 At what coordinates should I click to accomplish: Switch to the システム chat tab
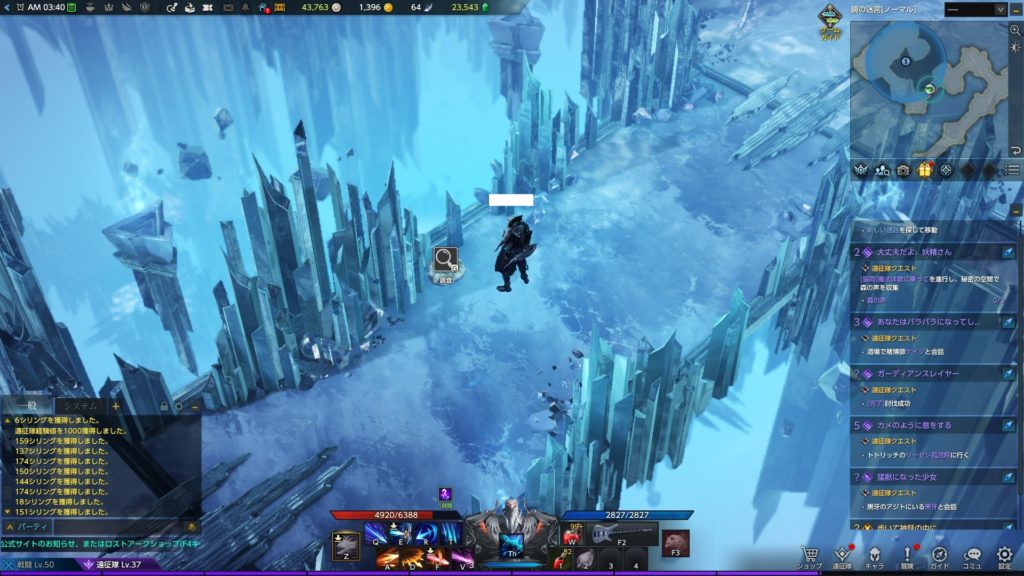click(76, 406)
